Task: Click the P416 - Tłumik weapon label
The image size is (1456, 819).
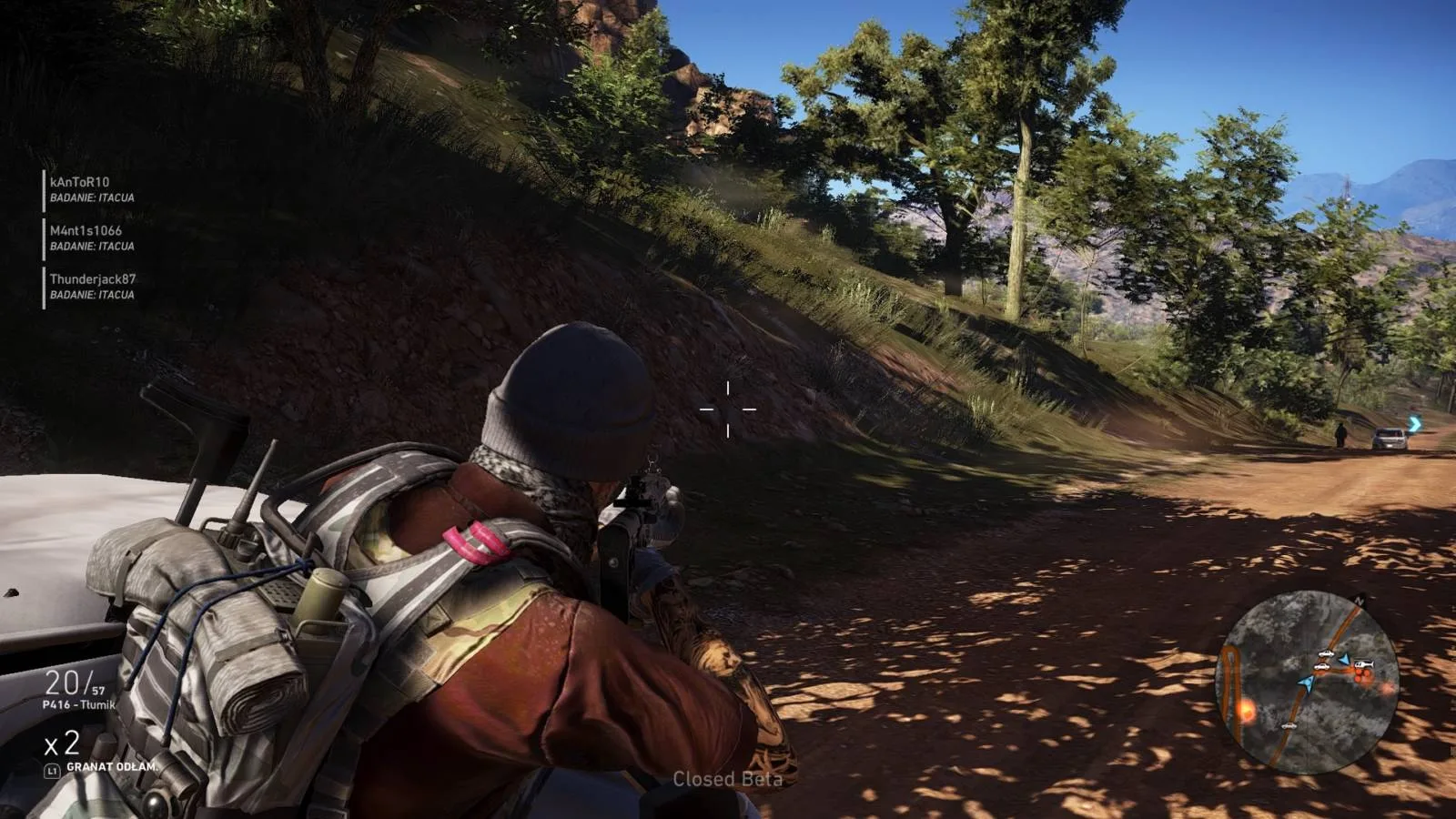Action: click(81, 704)
